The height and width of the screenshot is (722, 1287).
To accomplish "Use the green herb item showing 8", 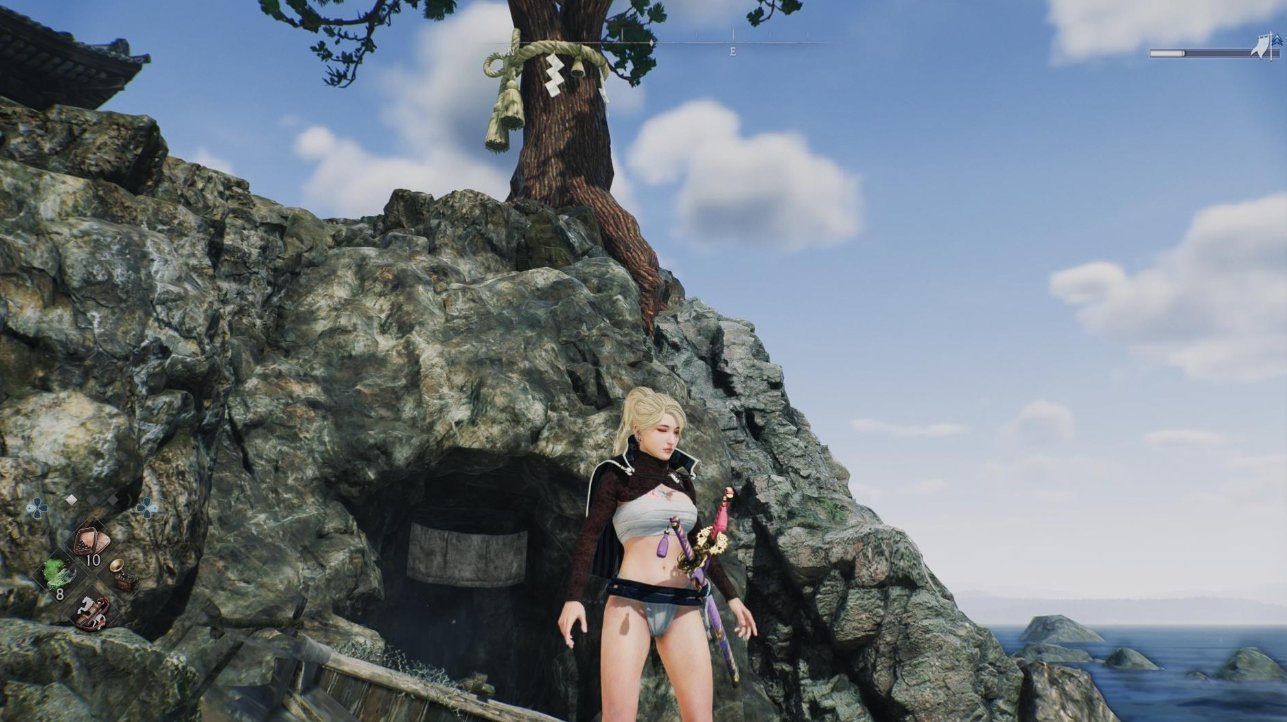I will point(56,574).
